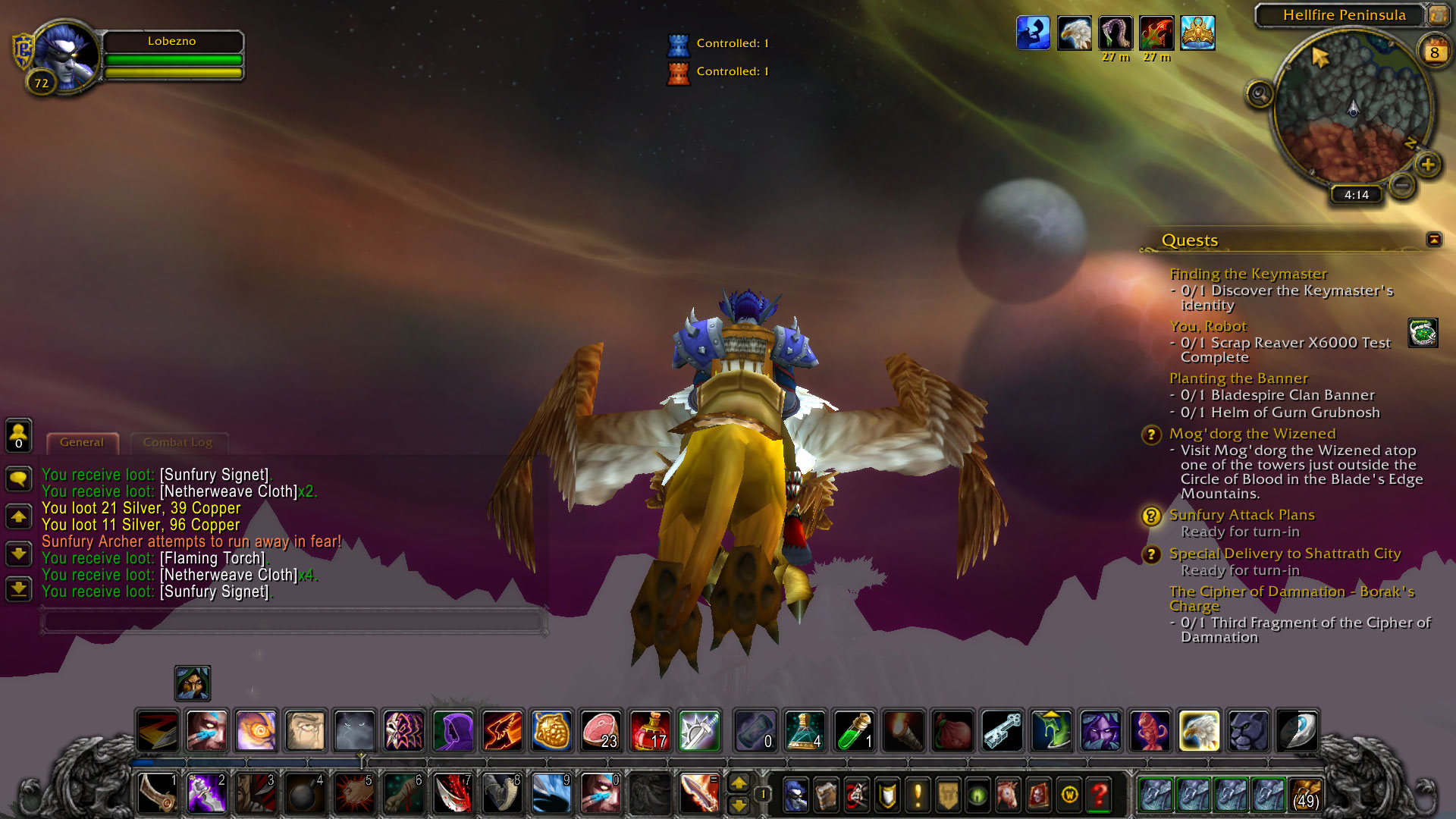The image size is (1456, 819).
Task: Use the red healing potion stack of 17
Action: [x=650, y=730]
